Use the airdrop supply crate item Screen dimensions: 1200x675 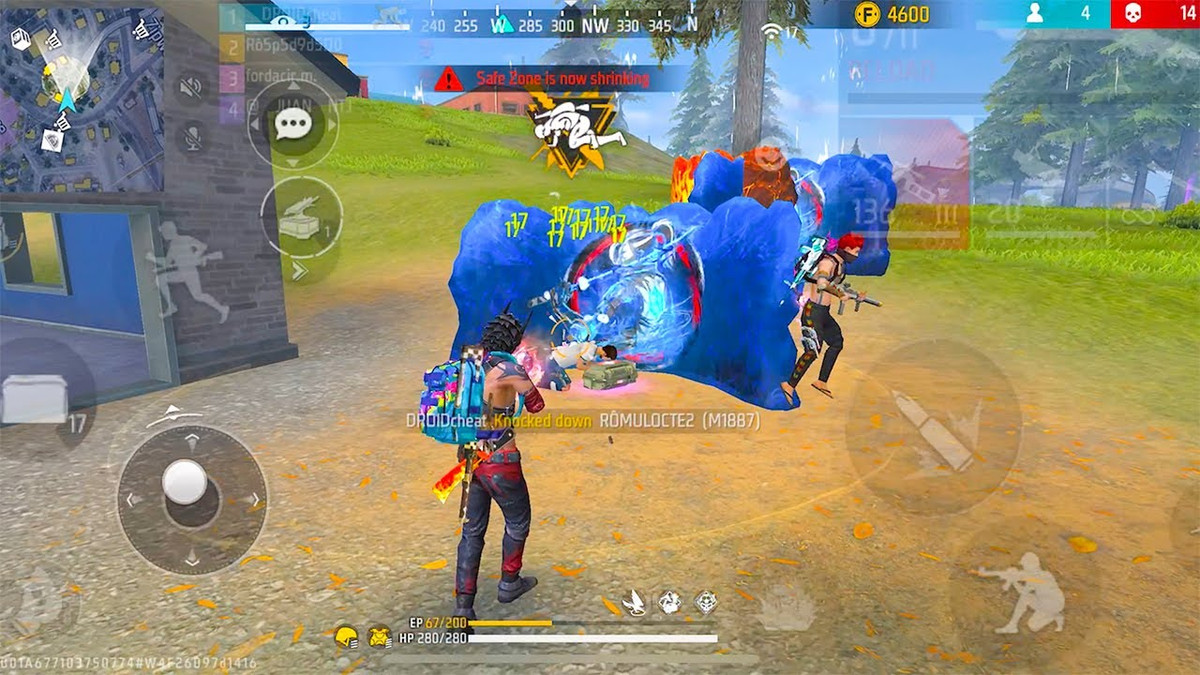301,220
